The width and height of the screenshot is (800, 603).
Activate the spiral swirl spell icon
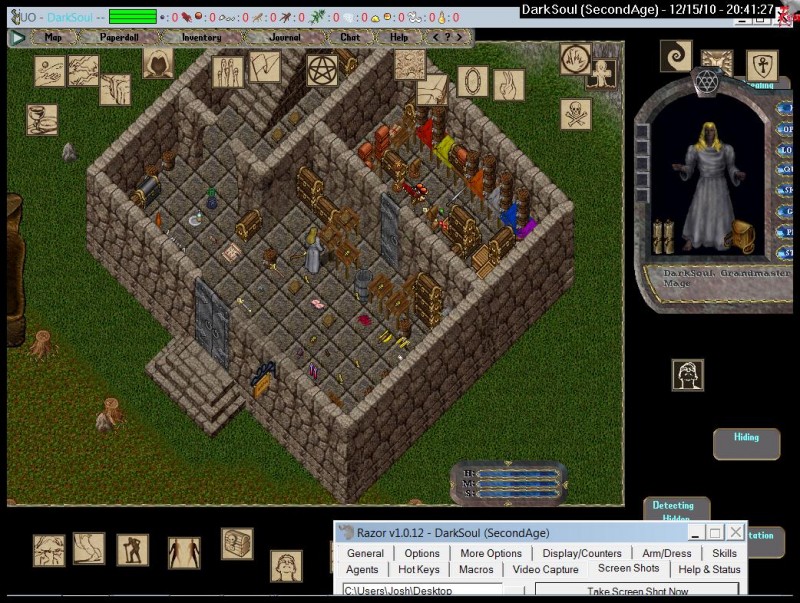pos(676,56)
